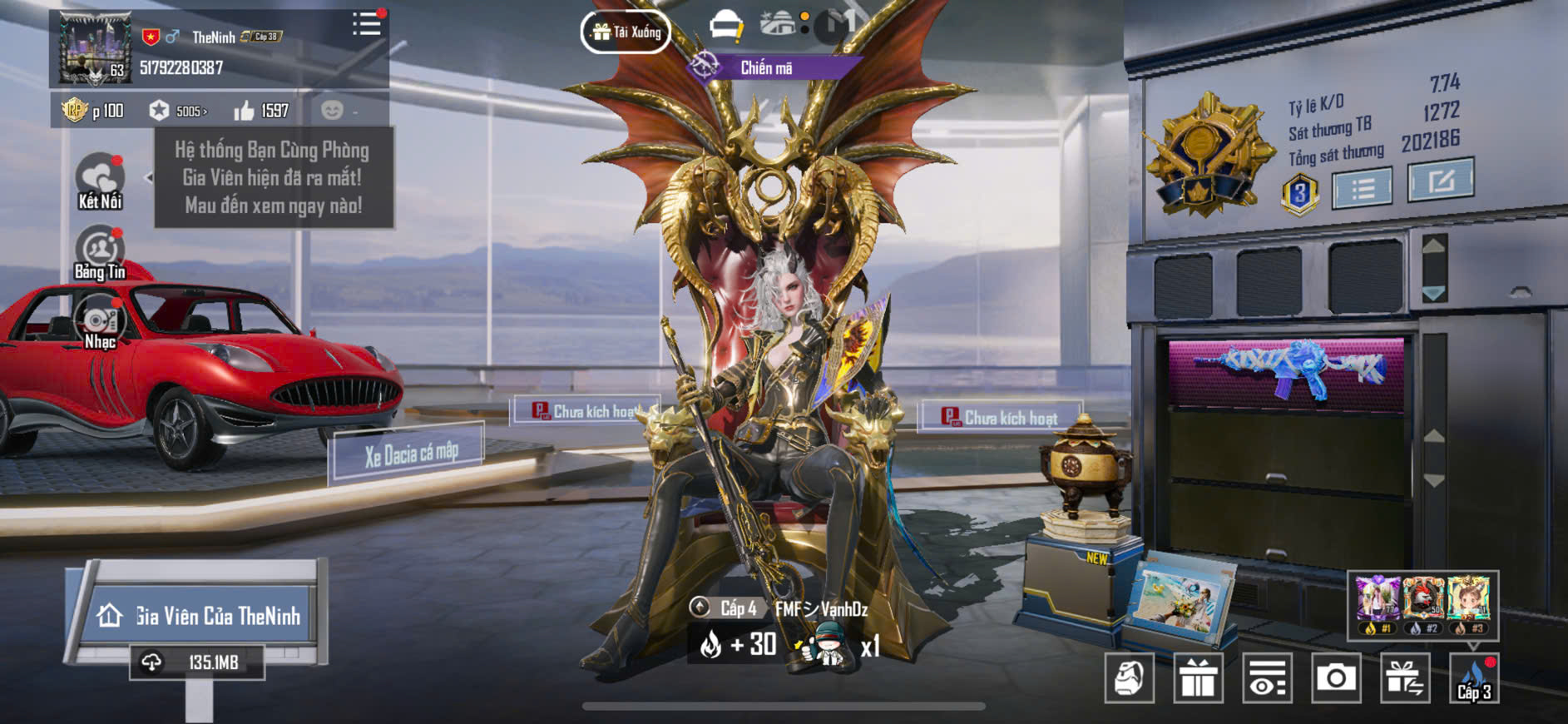Viewport: 1568px width, 724px height.
Task: Open the Nhạc music icon
Action: pyautogui.click(x=100, y=325)
